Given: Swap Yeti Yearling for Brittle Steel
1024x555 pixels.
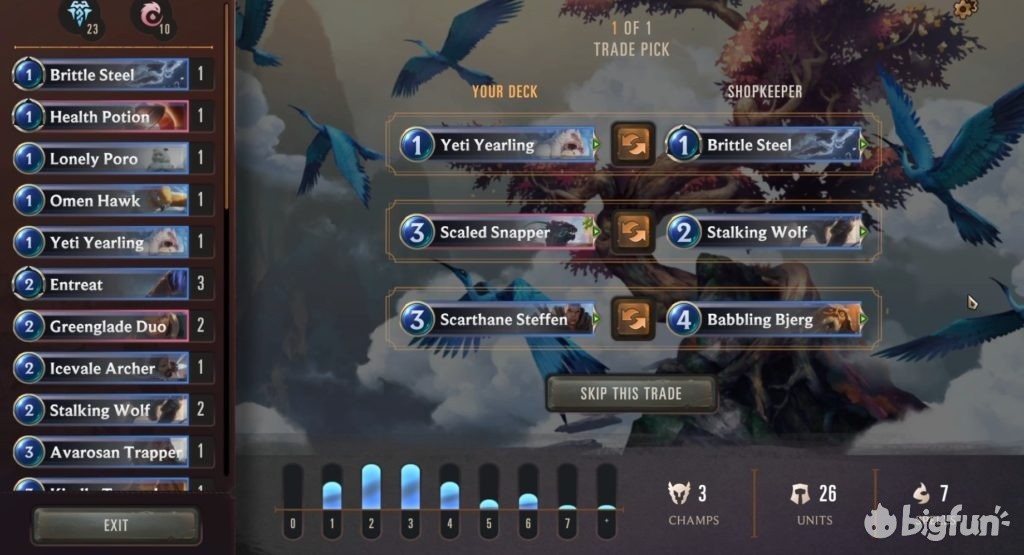Looking at the screenshot, I should [x=632, y=145].
